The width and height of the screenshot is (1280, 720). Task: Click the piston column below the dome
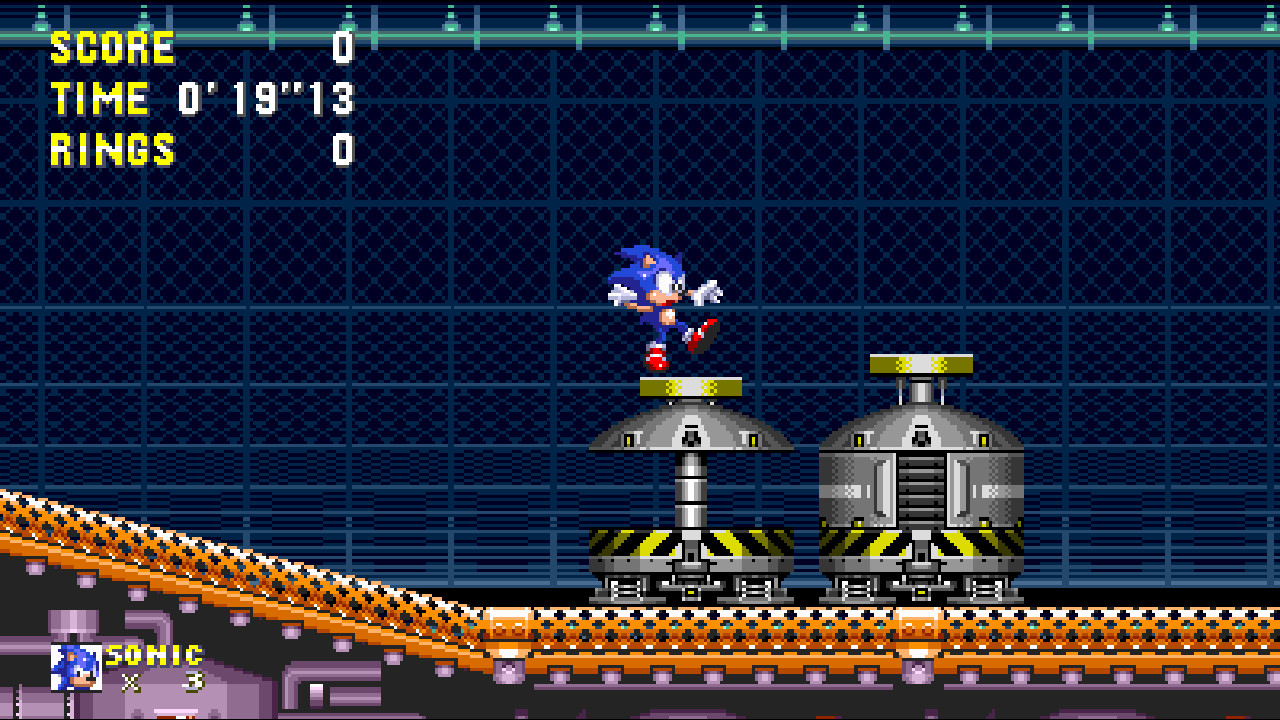click(690, 490)
